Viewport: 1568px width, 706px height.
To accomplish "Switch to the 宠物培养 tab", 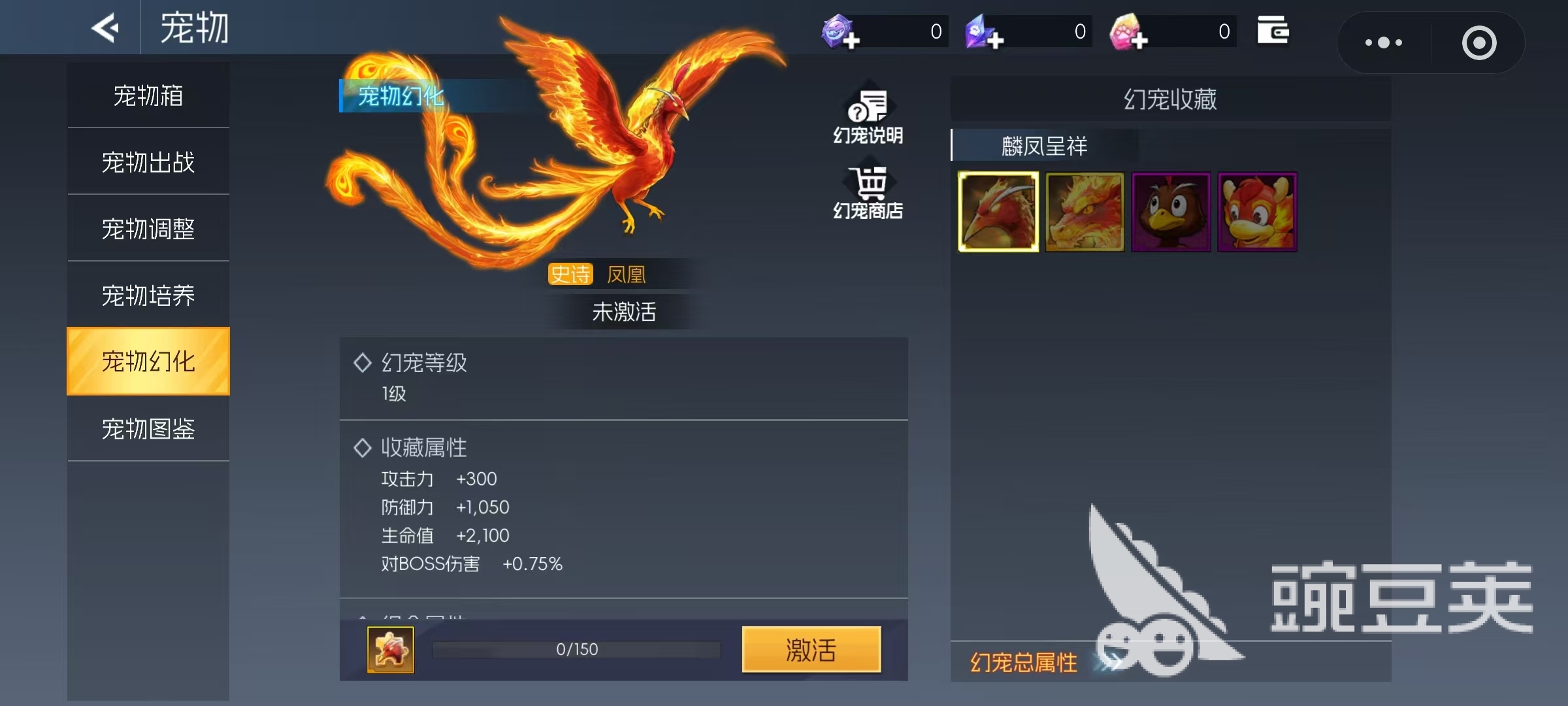I will point(148,295).
